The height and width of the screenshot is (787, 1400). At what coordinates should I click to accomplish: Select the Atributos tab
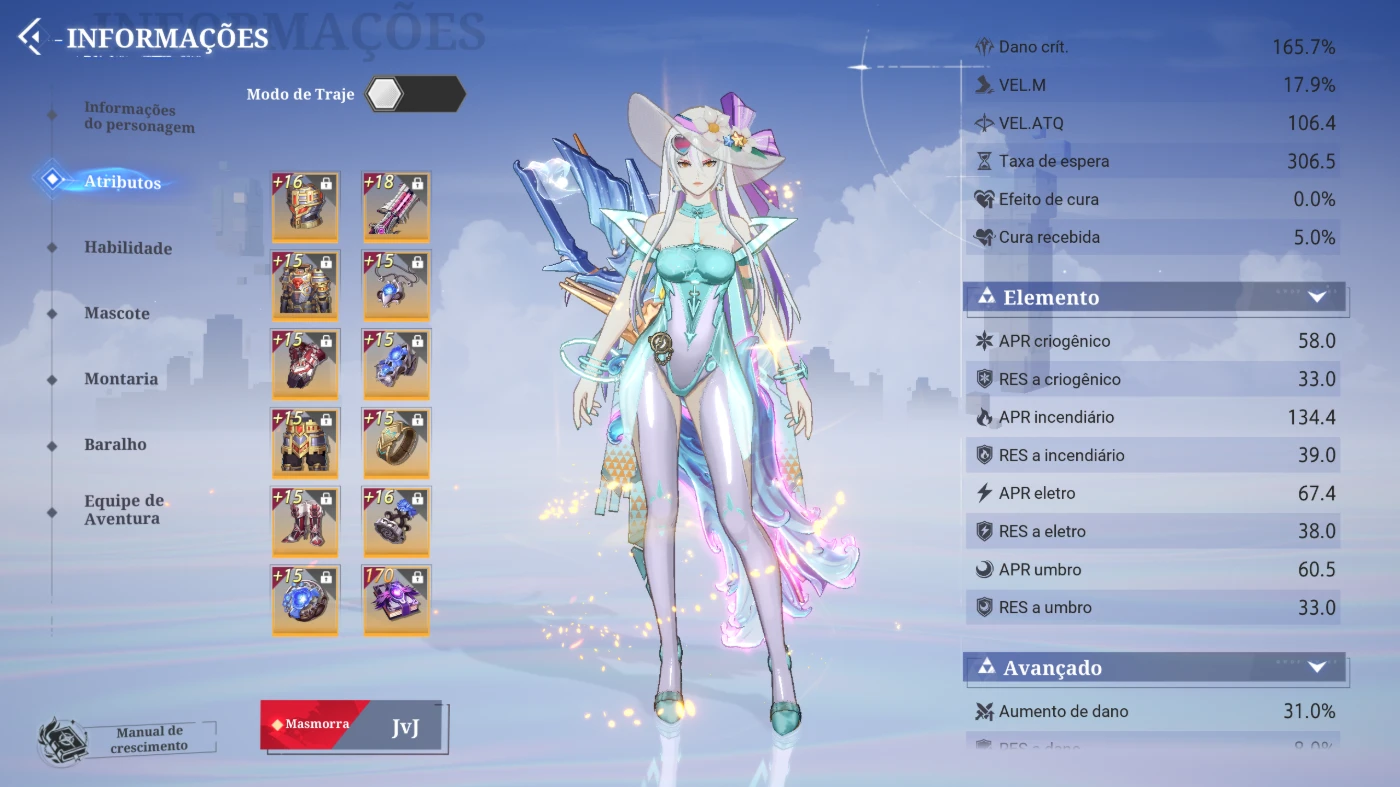tap(122, 182)
